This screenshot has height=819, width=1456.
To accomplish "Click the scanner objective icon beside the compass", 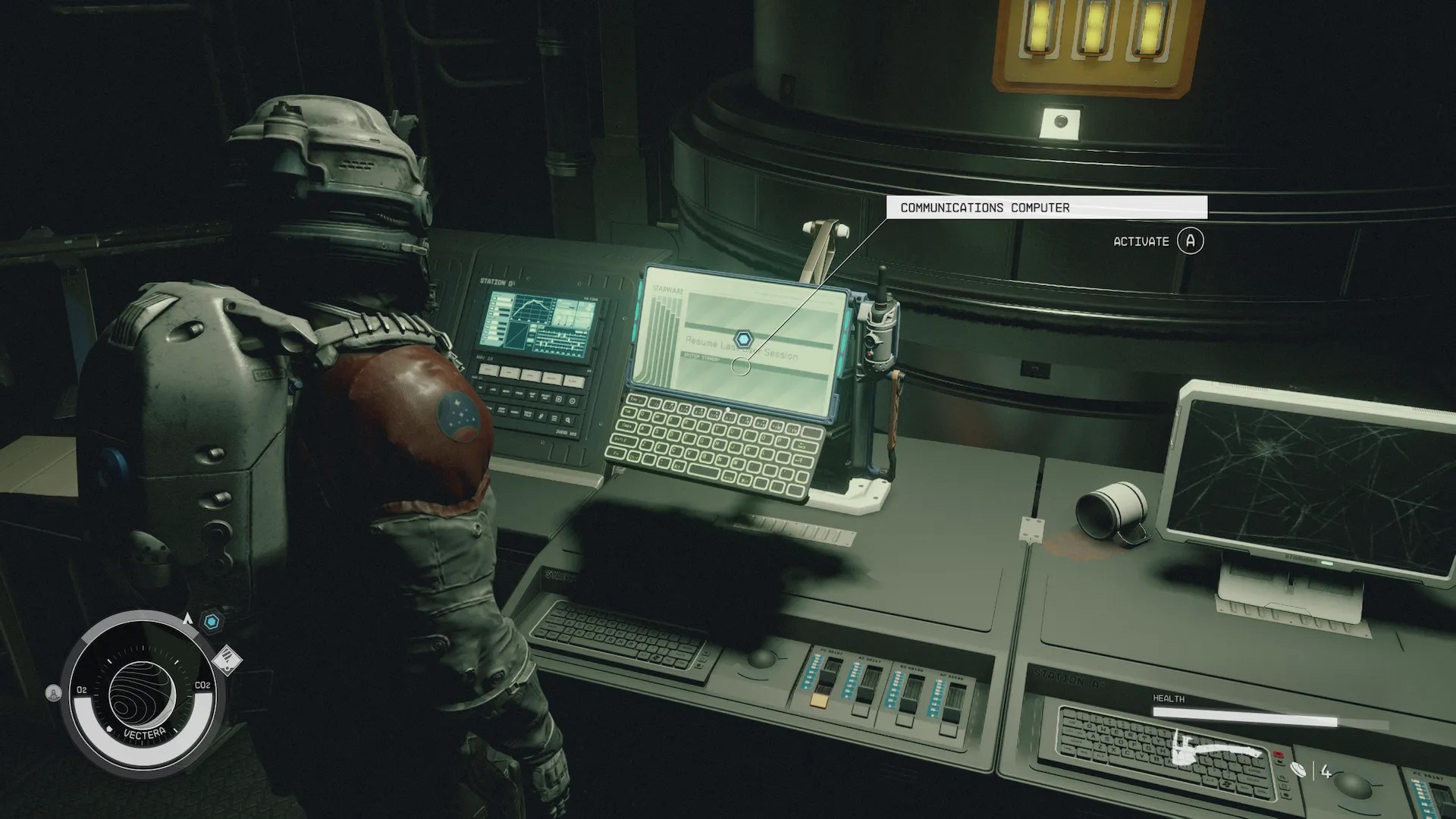I will (227, 661).
